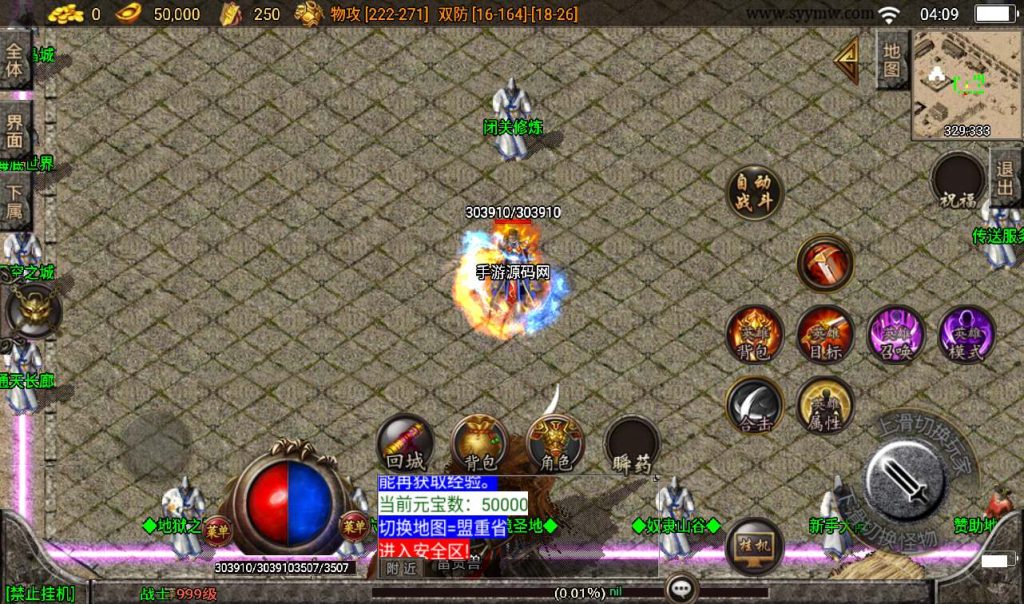Tap the 退出 exit button
Image resolution: width=1024 pixels, height=604 pixels.
(x=1005, y=176)
